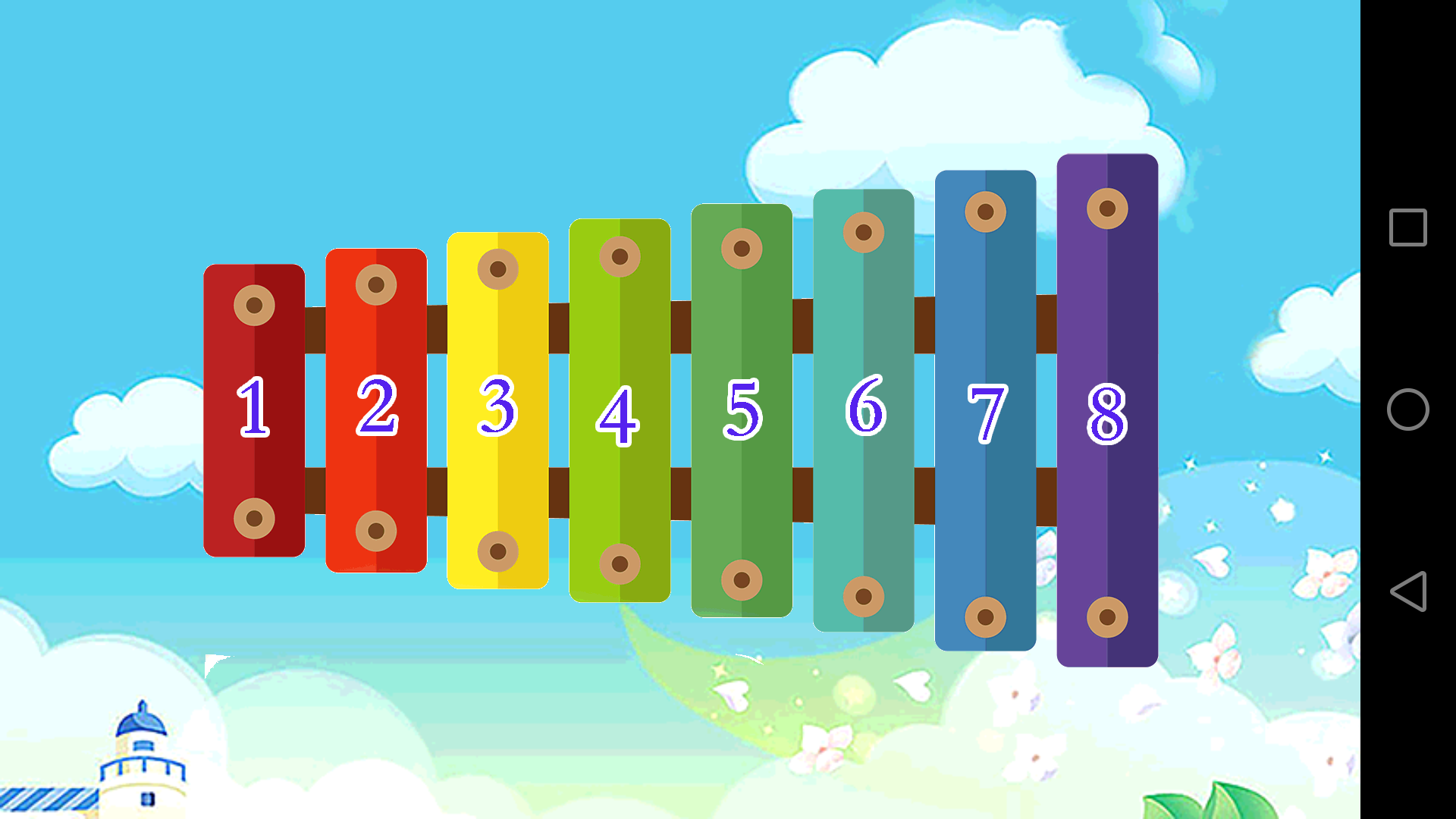1456x819 pixels.
Task: Open Android recent apps square button
Action: (x=1408, y=227)
